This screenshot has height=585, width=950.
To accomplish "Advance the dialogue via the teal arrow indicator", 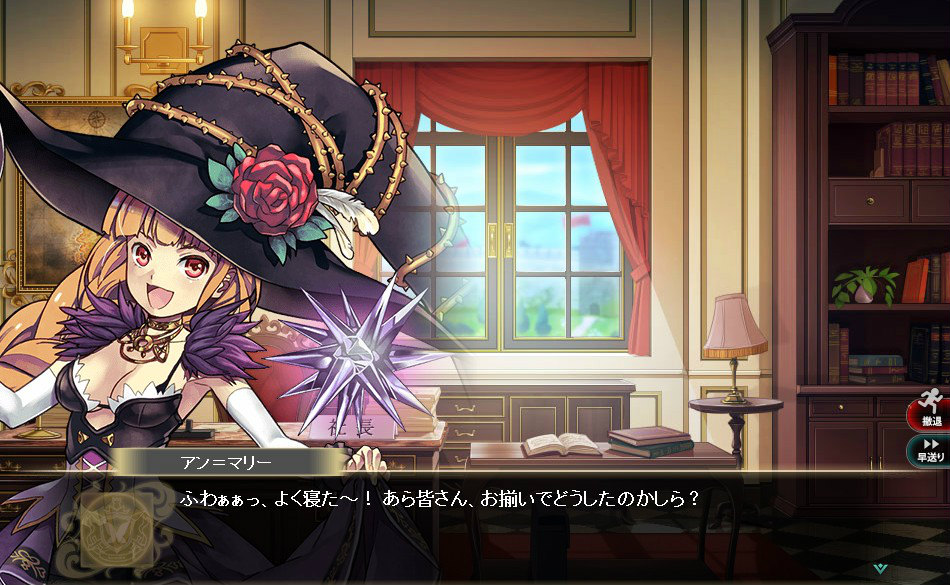I will (x=879, y=568).
